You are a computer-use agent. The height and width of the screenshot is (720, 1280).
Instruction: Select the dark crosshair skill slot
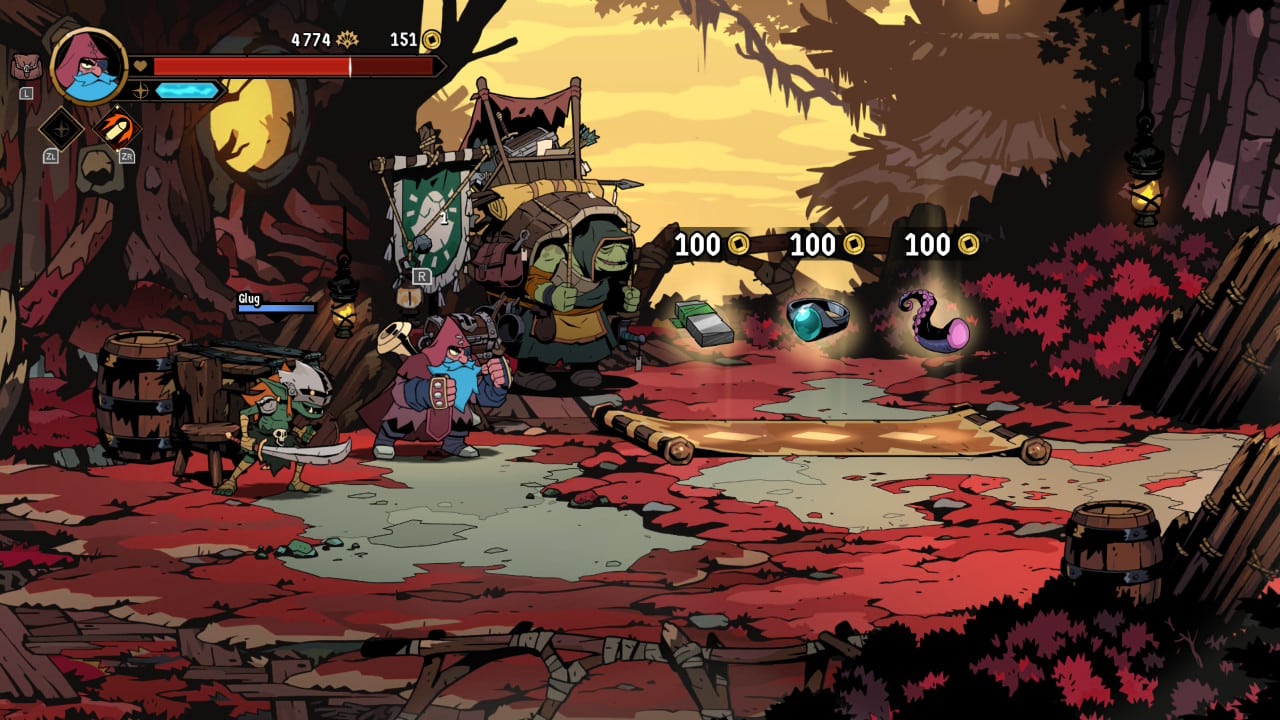coord(61,128)
